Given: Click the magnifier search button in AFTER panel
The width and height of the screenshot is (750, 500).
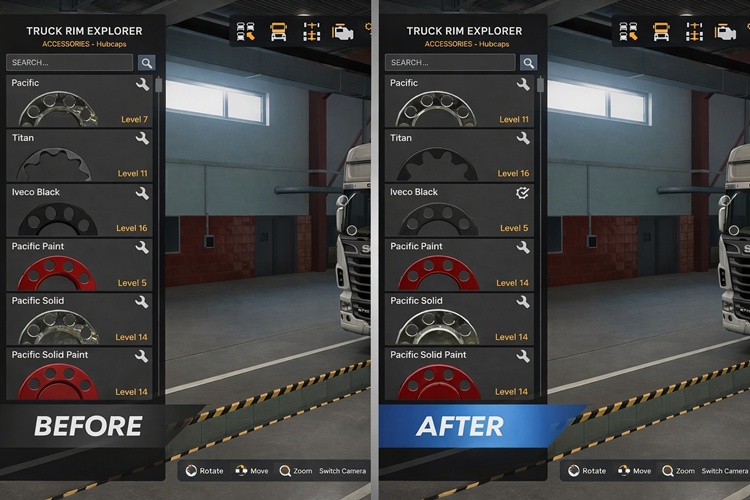Looking at the screenshot, I should [x=528, y=62].
